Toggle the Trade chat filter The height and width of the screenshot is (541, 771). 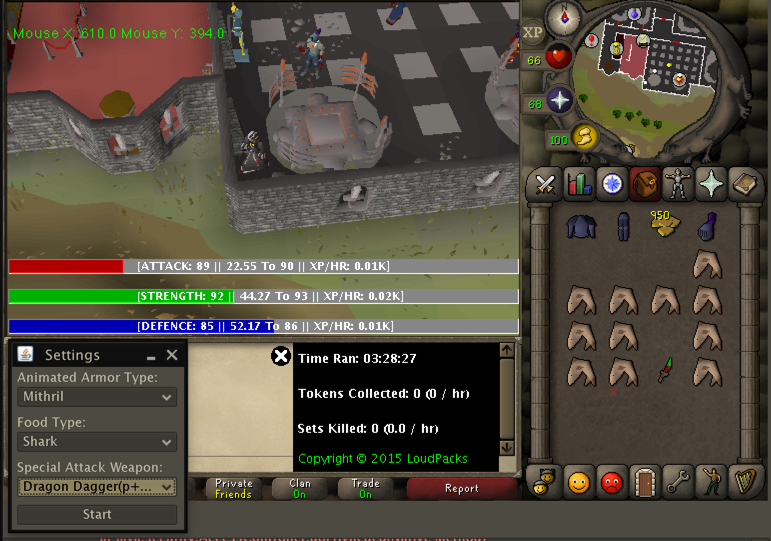pyautogui.click(x=365, y=489)
